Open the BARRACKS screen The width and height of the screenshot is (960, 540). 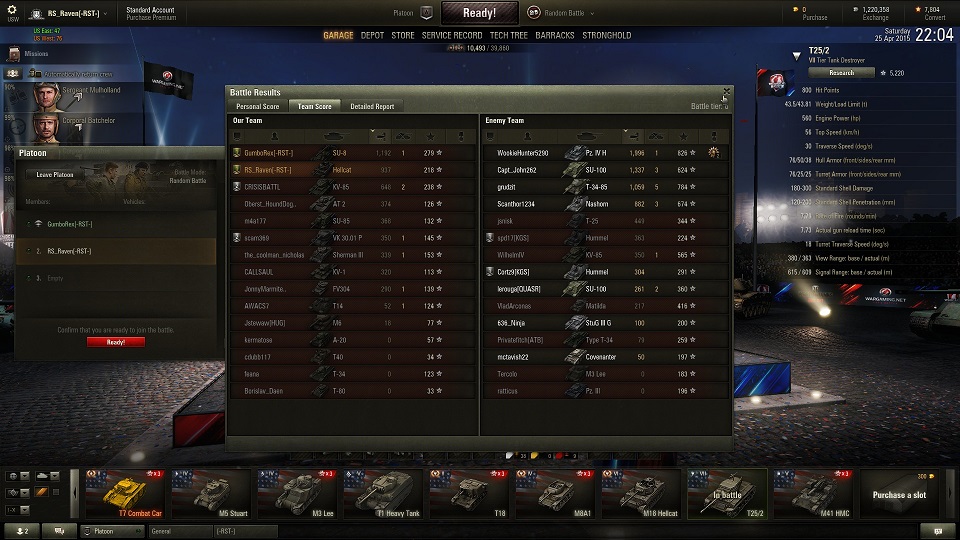pyautogui.click(x=555, y=35)
